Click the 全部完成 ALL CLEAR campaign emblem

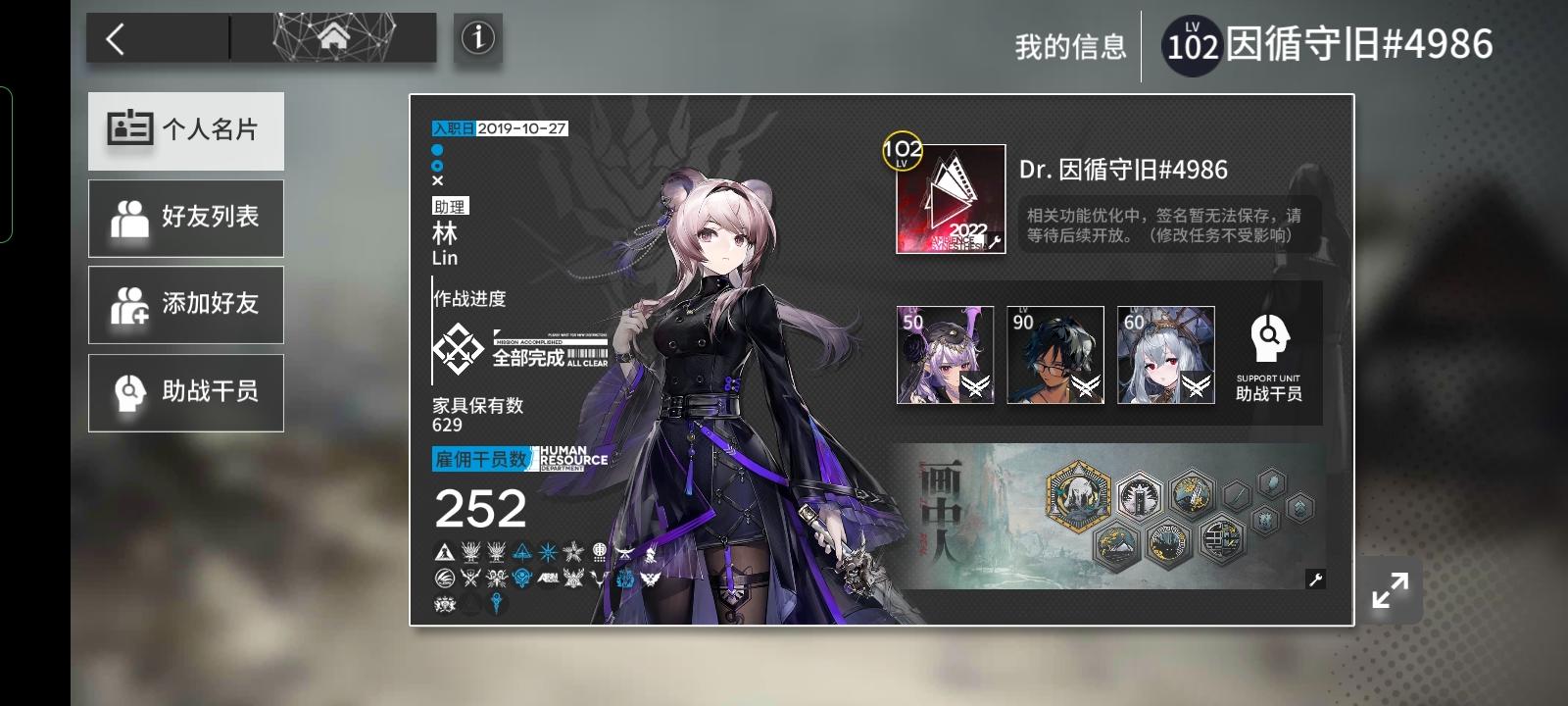[457, 348]
